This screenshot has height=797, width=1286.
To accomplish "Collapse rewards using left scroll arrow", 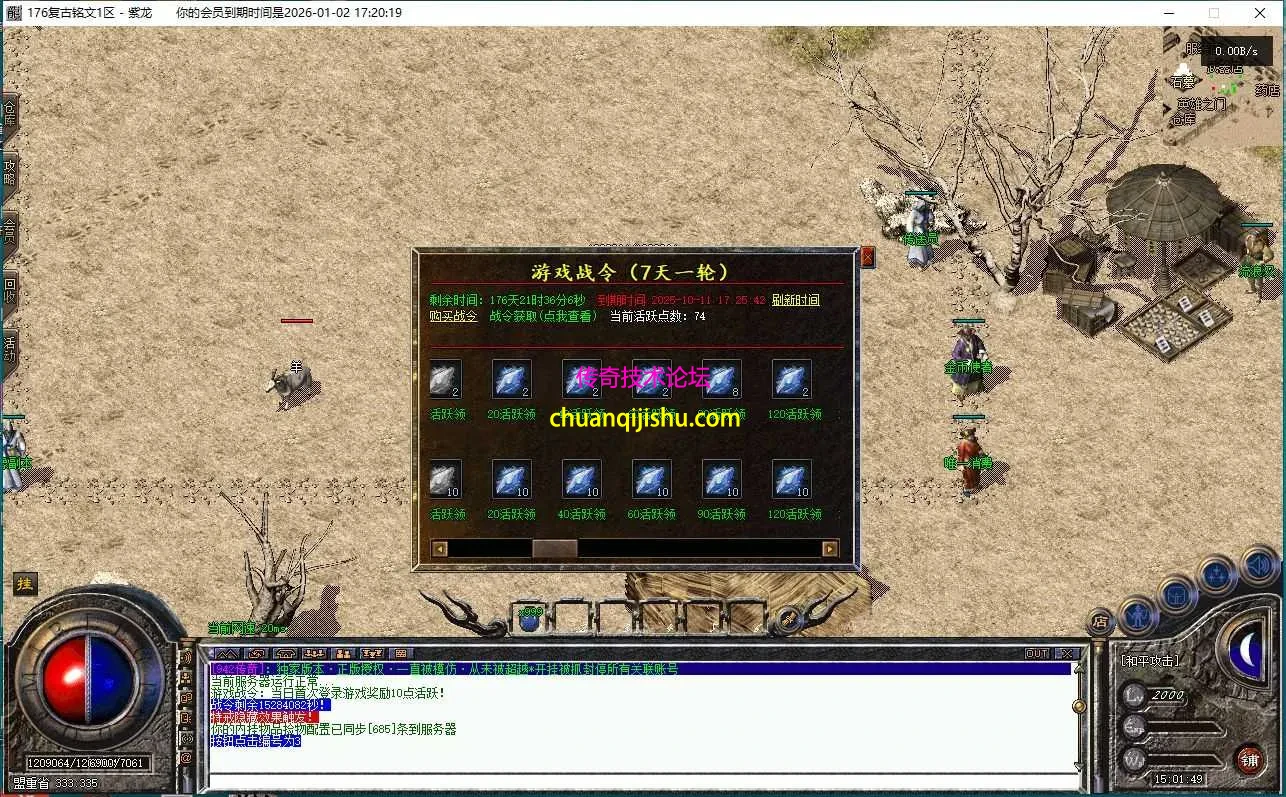I will point(437,548).
